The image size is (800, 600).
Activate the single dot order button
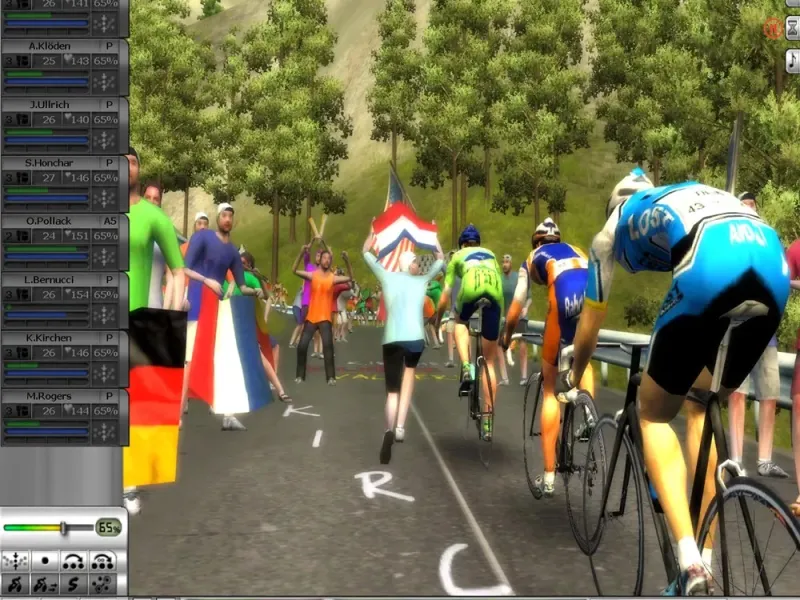pyautogui.click(x=45, y=560)
